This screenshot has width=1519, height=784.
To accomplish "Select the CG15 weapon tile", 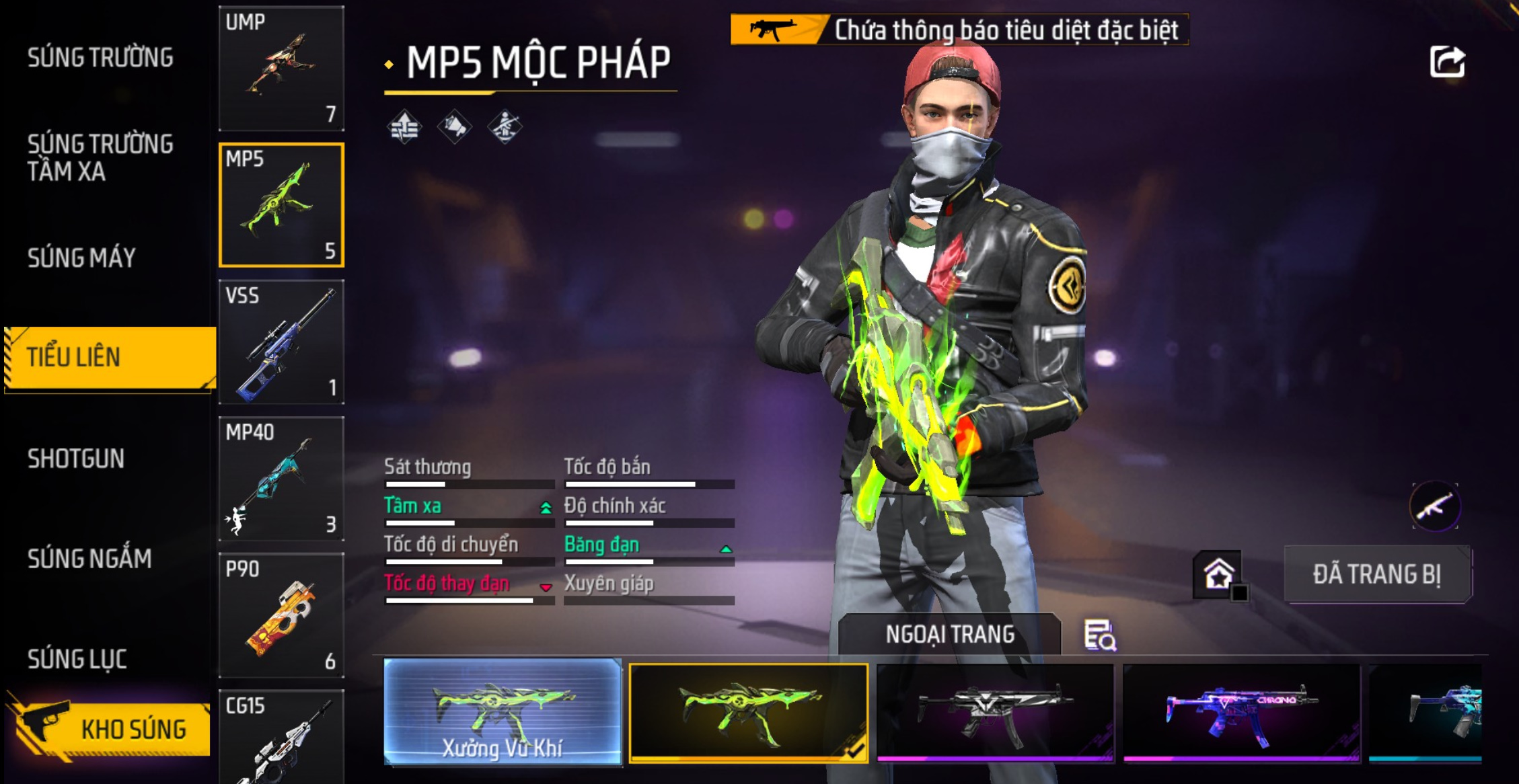I will click(x=281, y=737).
